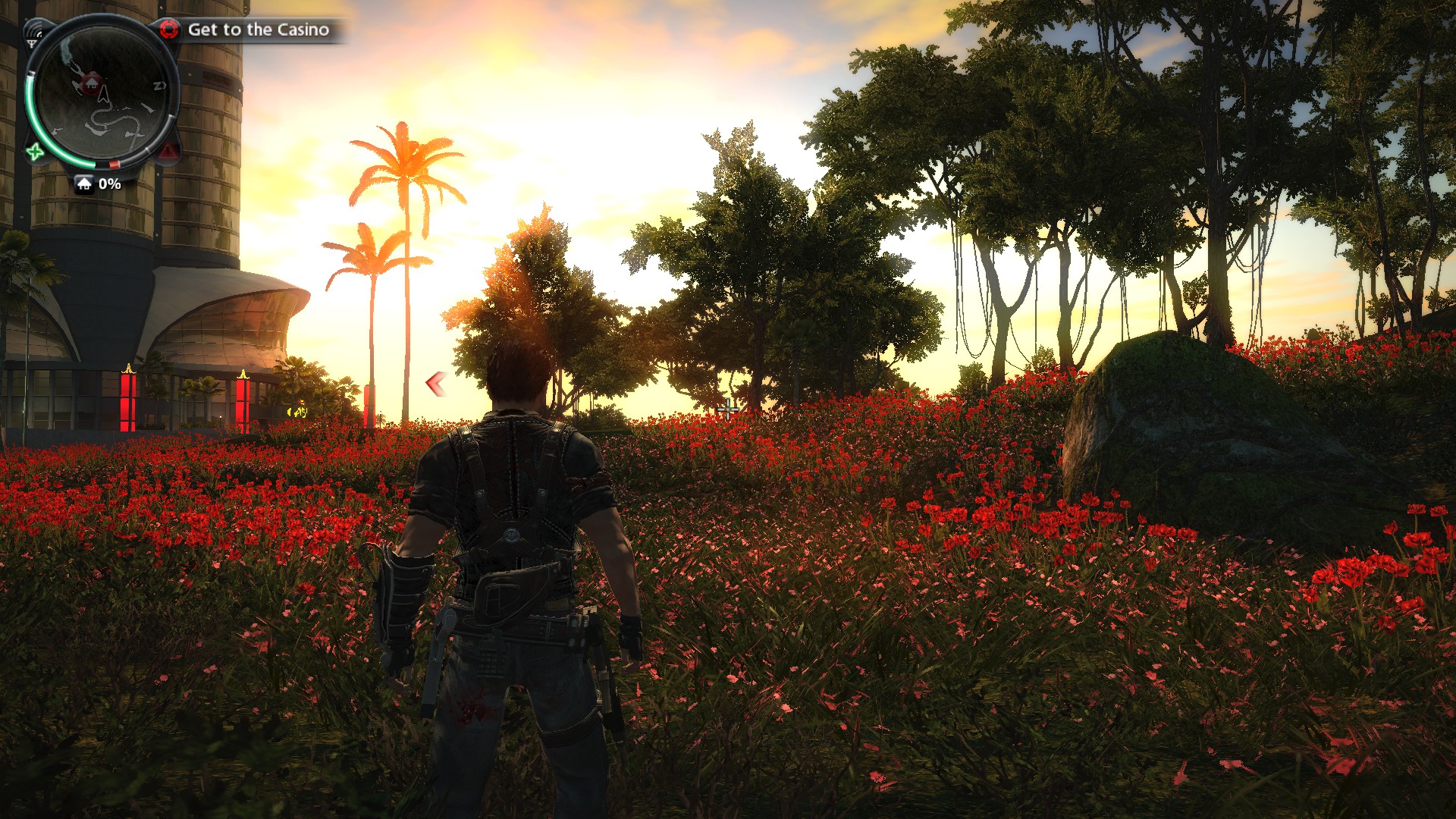Click the red objective chevron waypoint marker
Image resolution: width=1456 pixels, height=819 pixels.
(x=435, y=384)
